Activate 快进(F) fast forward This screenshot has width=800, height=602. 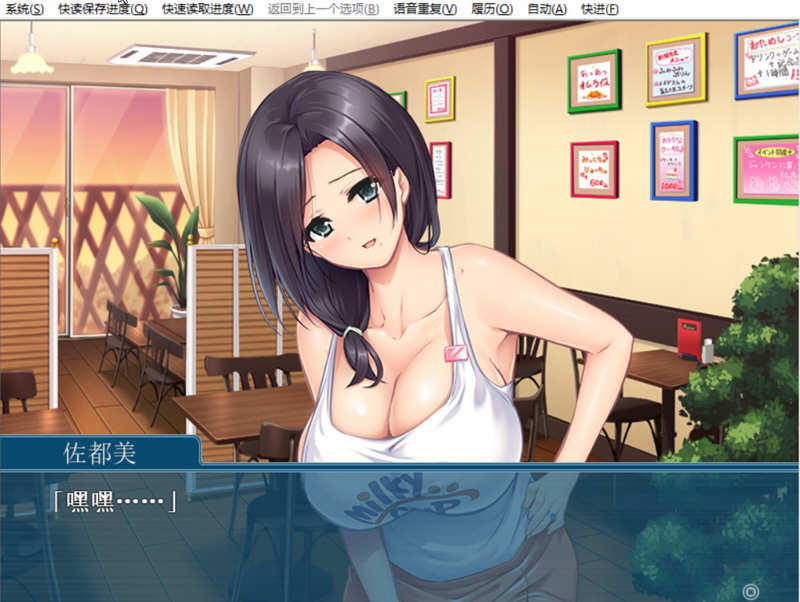pos(599,9)
